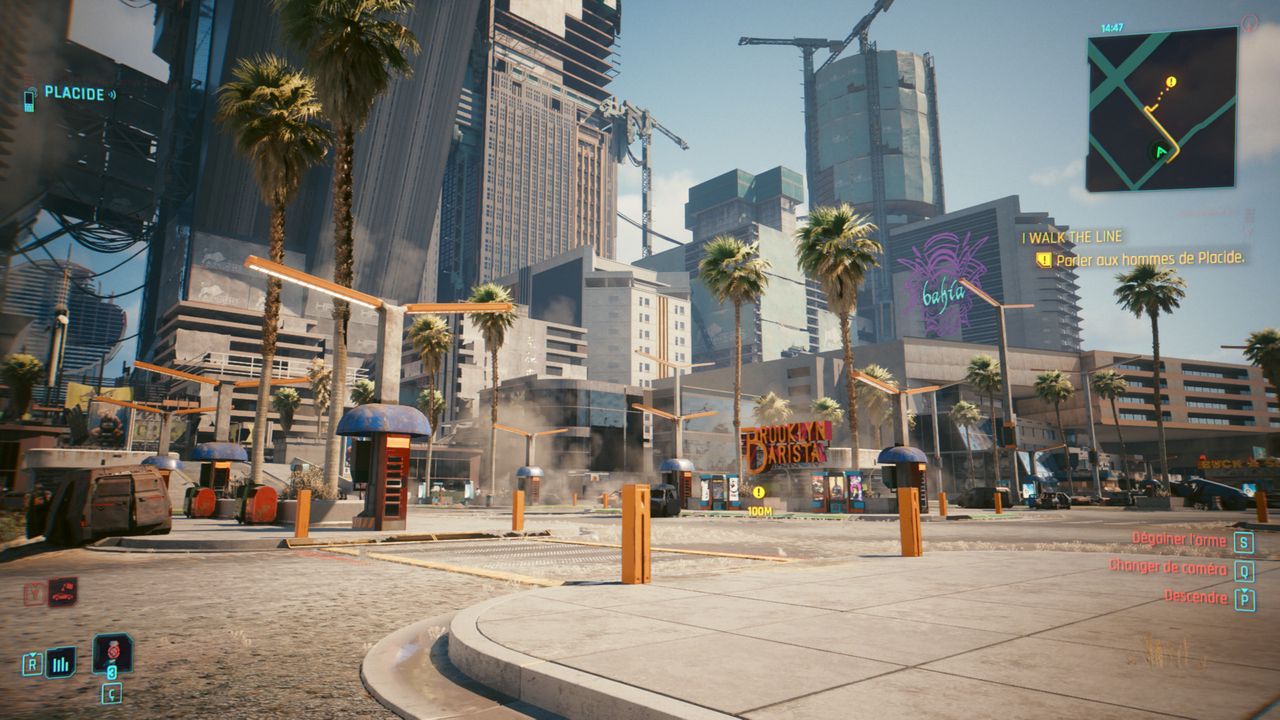The width and height of the screenshot is (1280, 720).
Task: Select the I Walk The Line quest title
Action: [x=1072, y=238]
